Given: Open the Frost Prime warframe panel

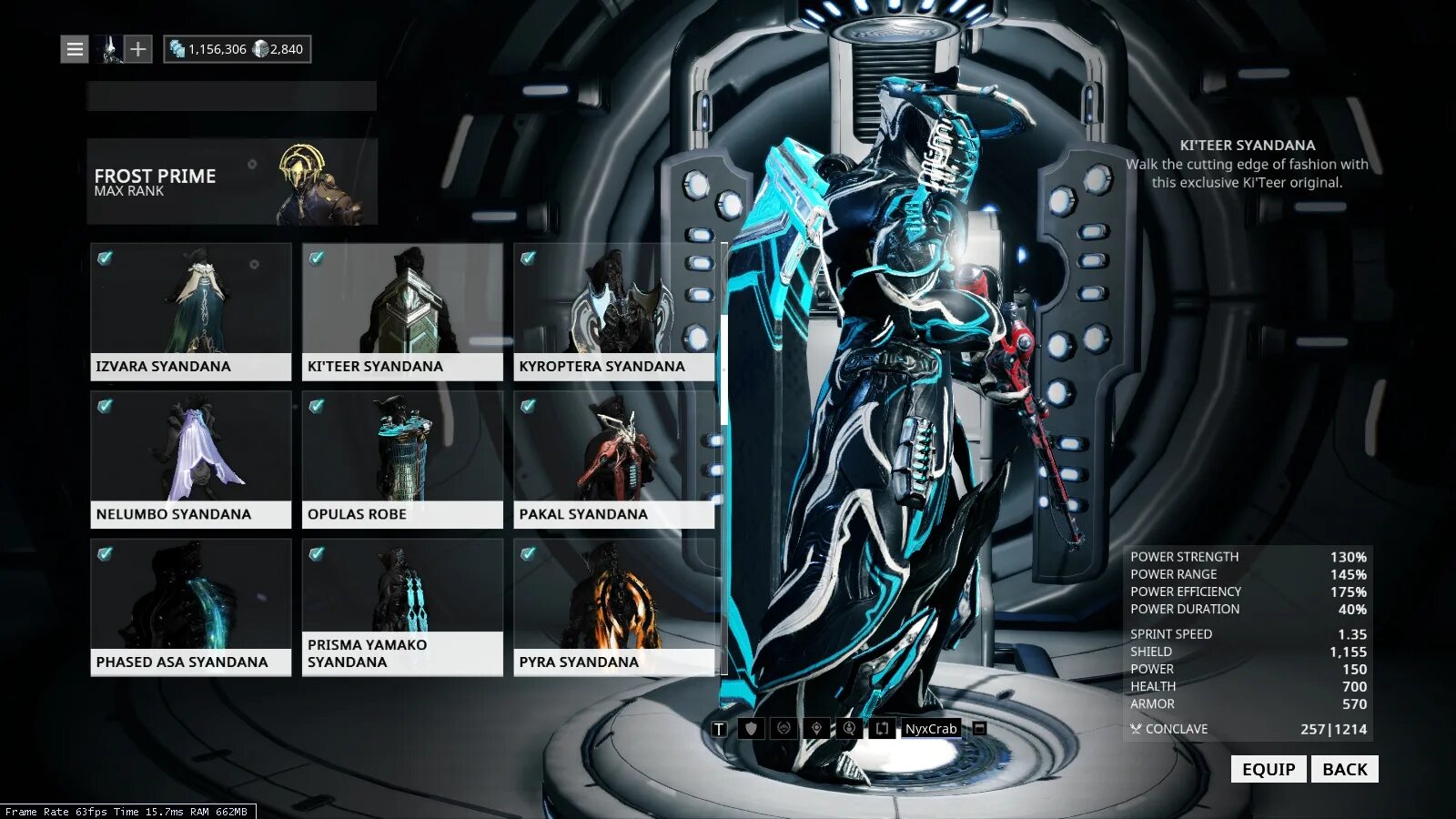Looking at the screenshot, I should [x=232, y=181].
